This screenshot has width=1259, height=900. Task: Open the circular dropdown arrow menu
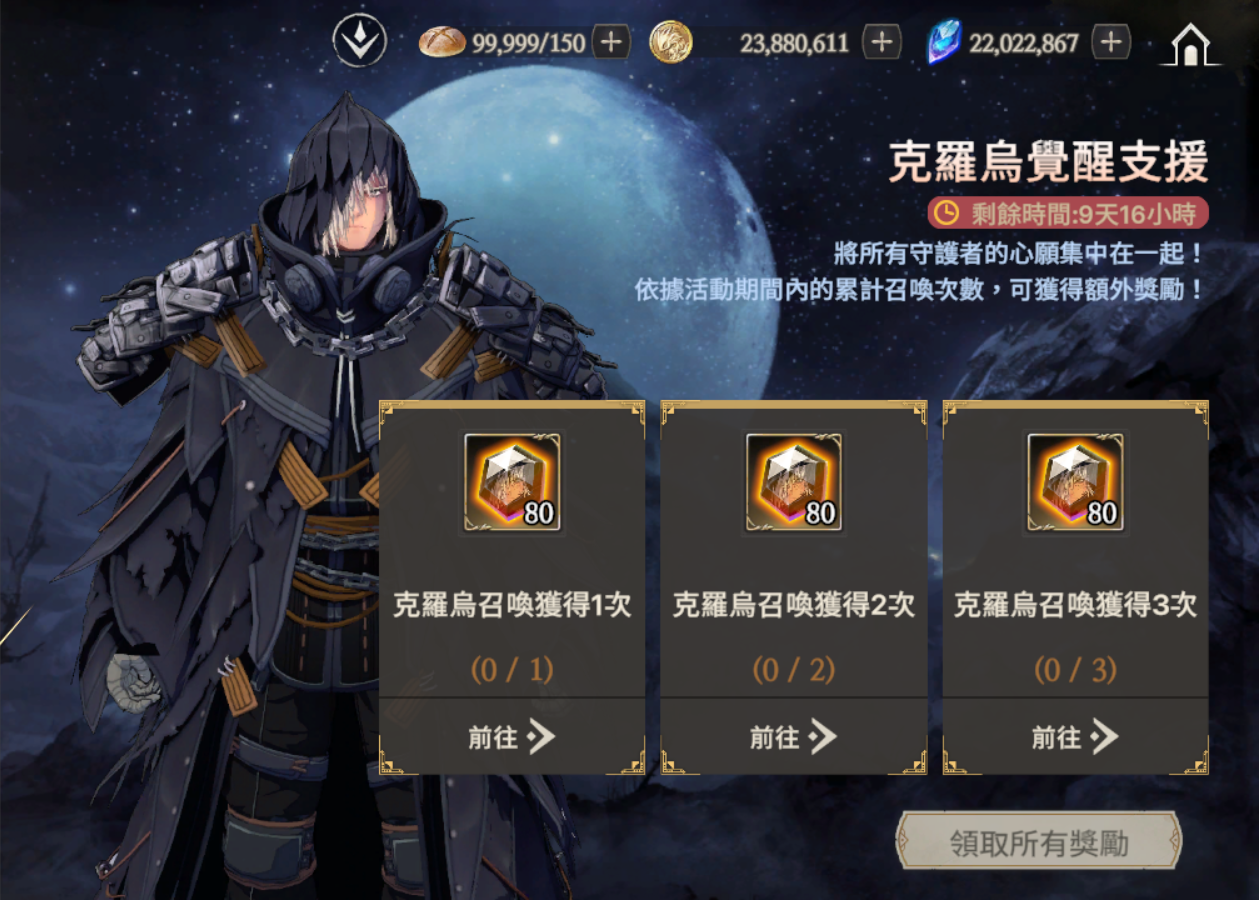coord(360,43)
